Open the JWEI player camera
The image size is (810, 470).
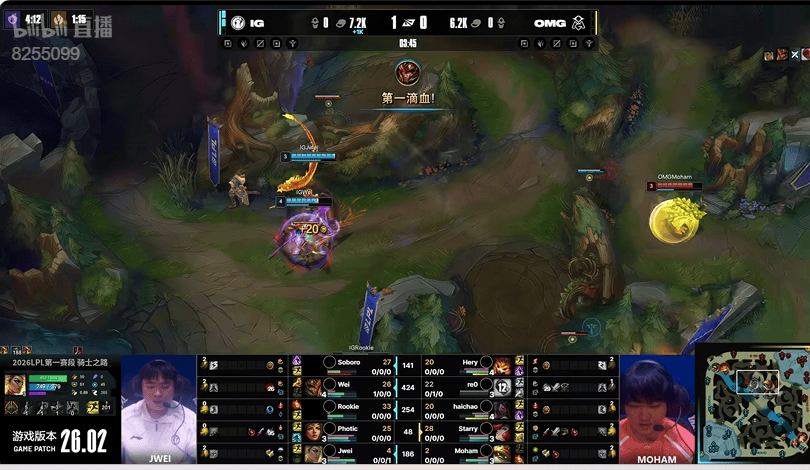click(158, 408)
